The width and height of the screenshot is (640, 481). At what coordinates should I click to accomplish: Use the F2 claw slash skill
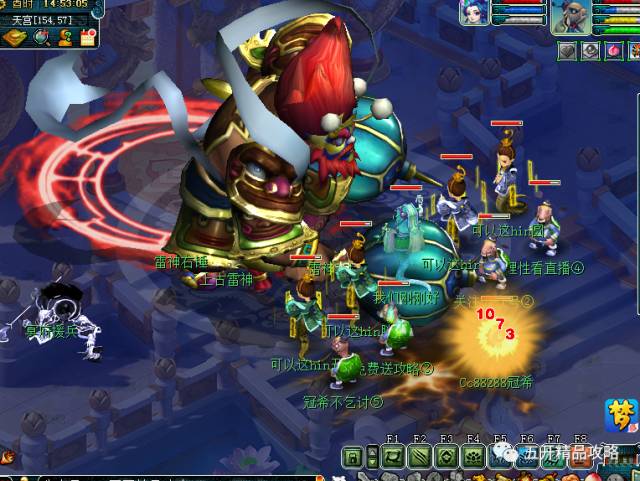tap(419, 458)
